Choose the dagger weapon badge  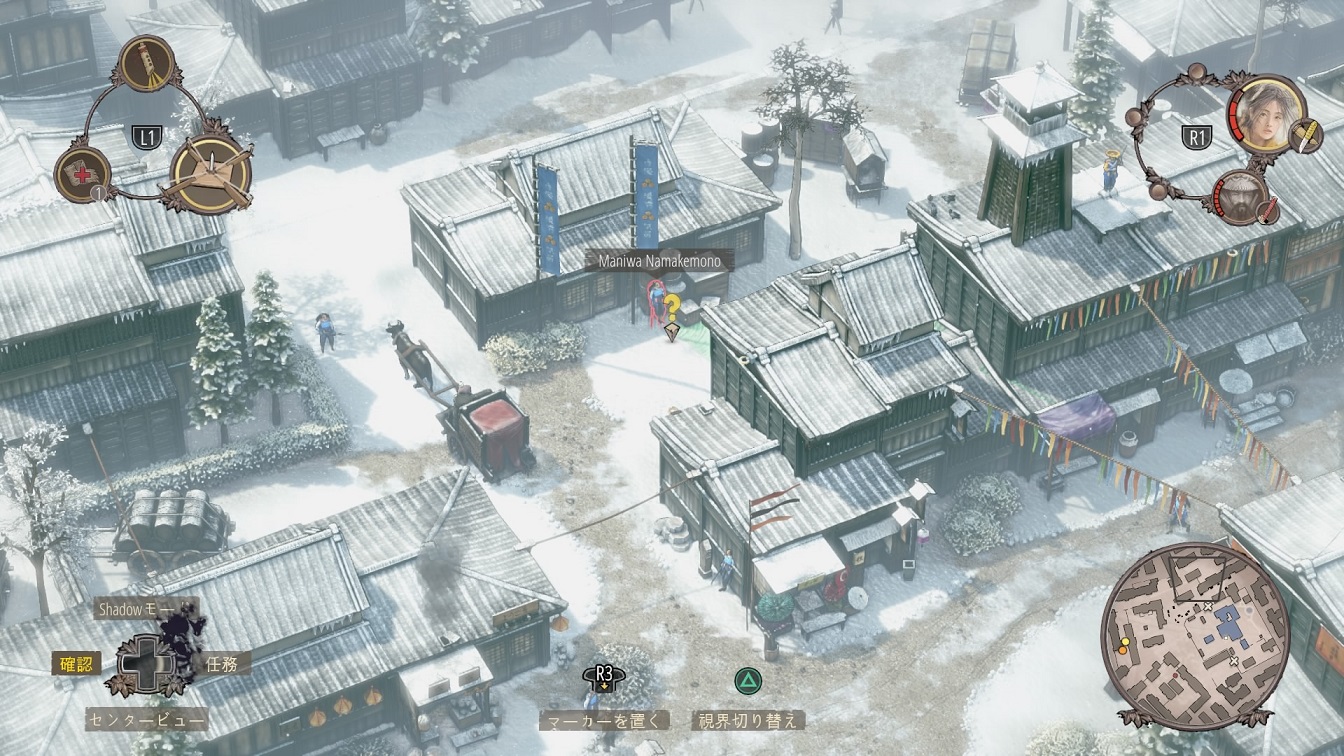click(1304, 134)
